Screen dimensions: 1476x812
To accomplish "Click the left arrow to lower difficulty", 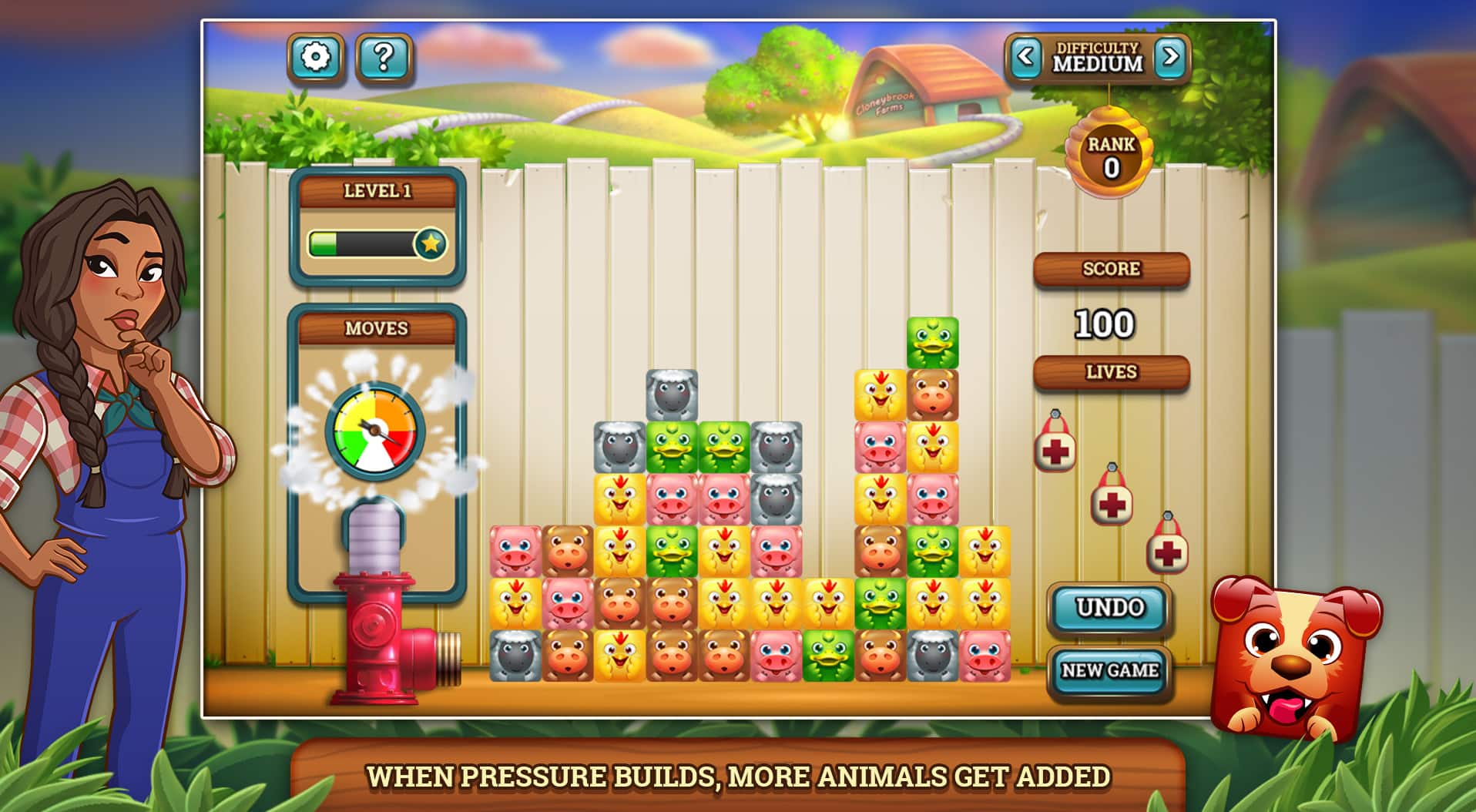I will coord(1026,58).
